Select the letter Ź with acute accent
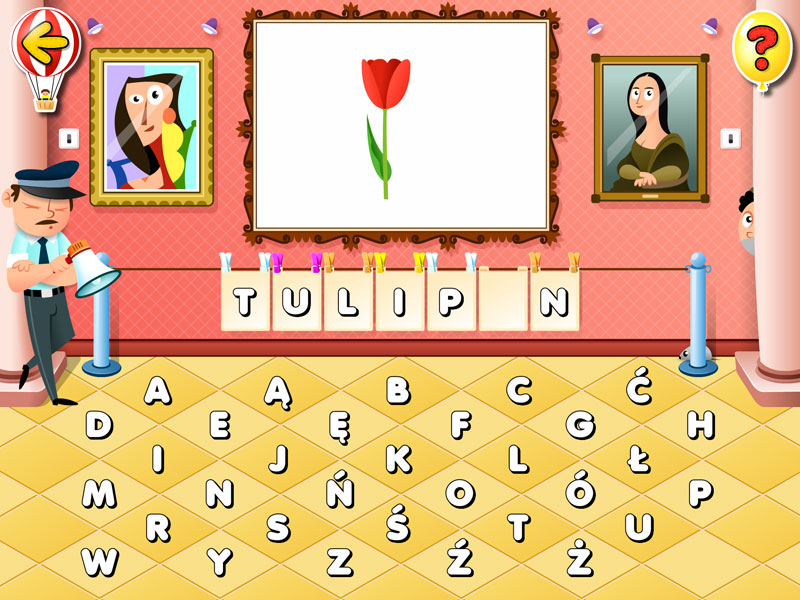800x600 pixels. pyautogui.click(x=460, y=559)
